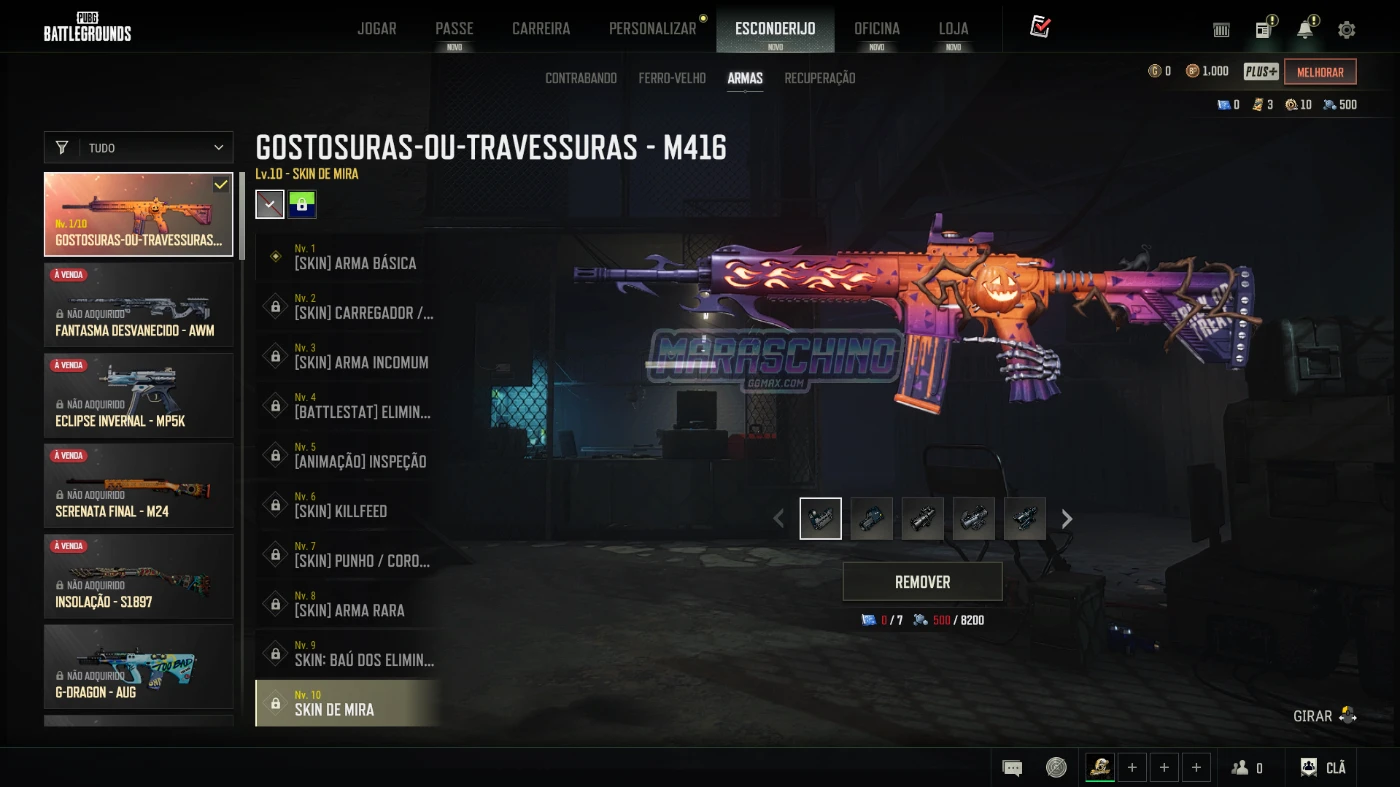
Task: Switch to the Contrabando sub-tab
Action: (581, 78)
